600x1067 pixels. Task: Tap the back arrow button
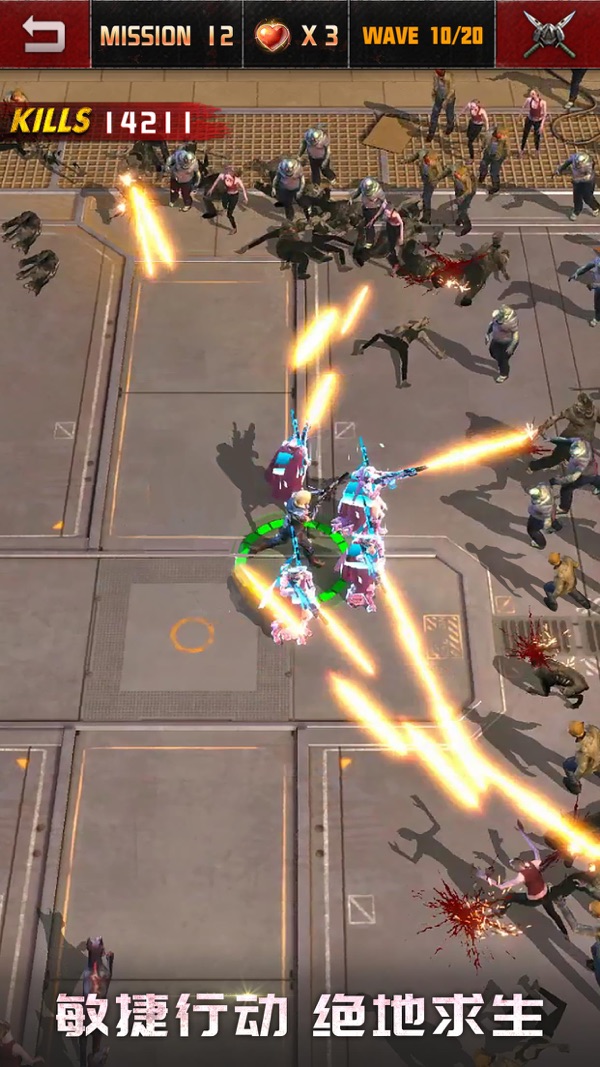pos(44,35)
